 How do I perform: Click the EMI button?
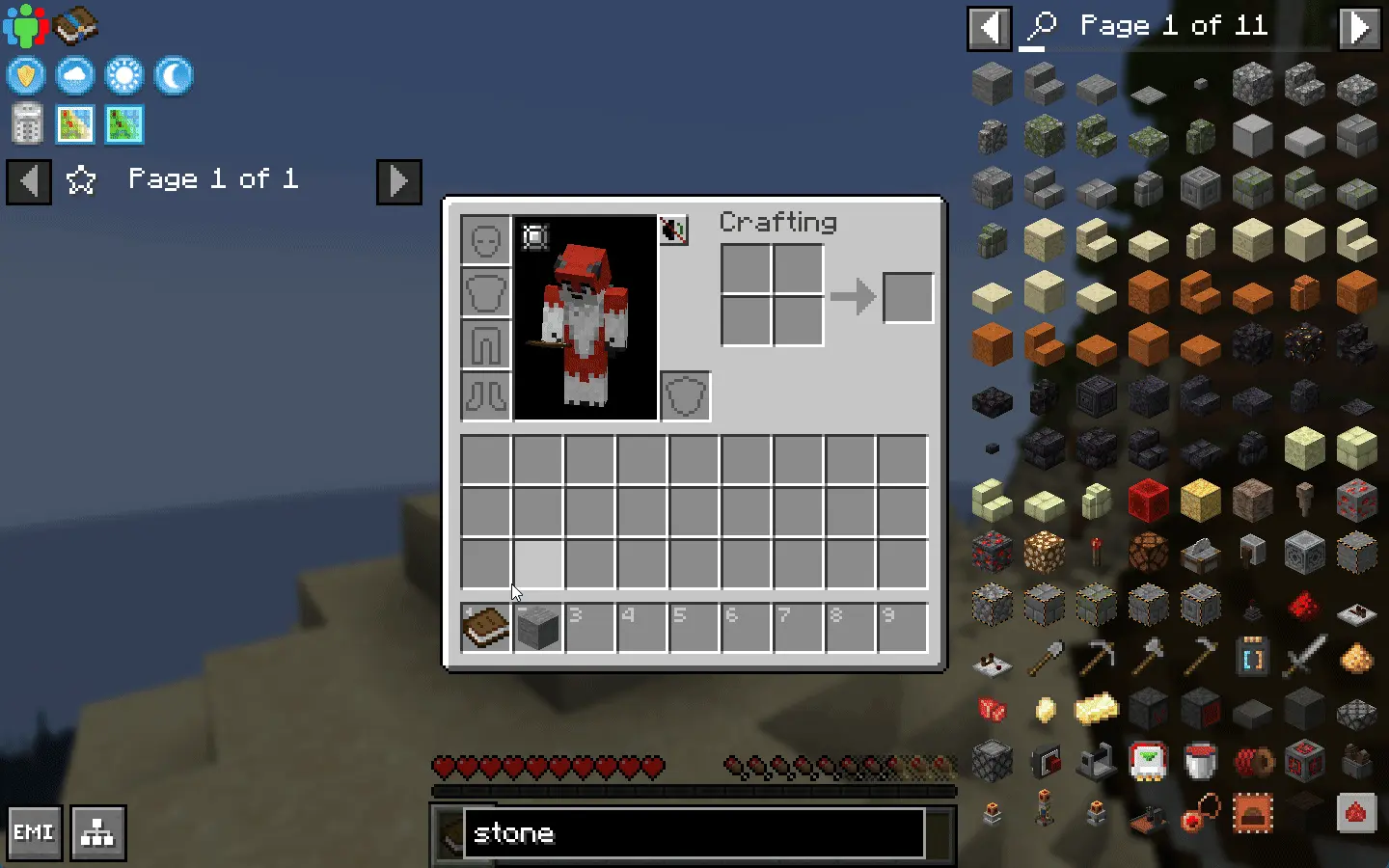click(x=34, y=830)
